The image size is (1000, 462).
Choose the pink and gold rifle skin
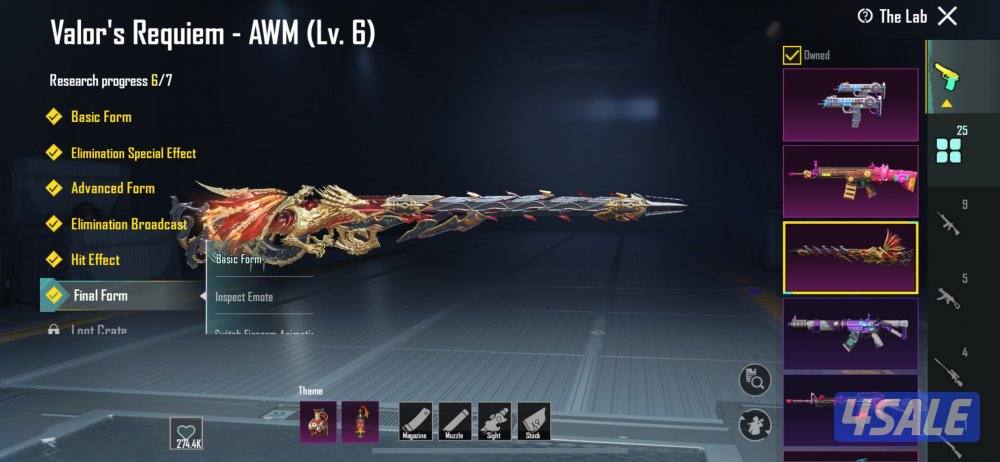pos(850,180)
